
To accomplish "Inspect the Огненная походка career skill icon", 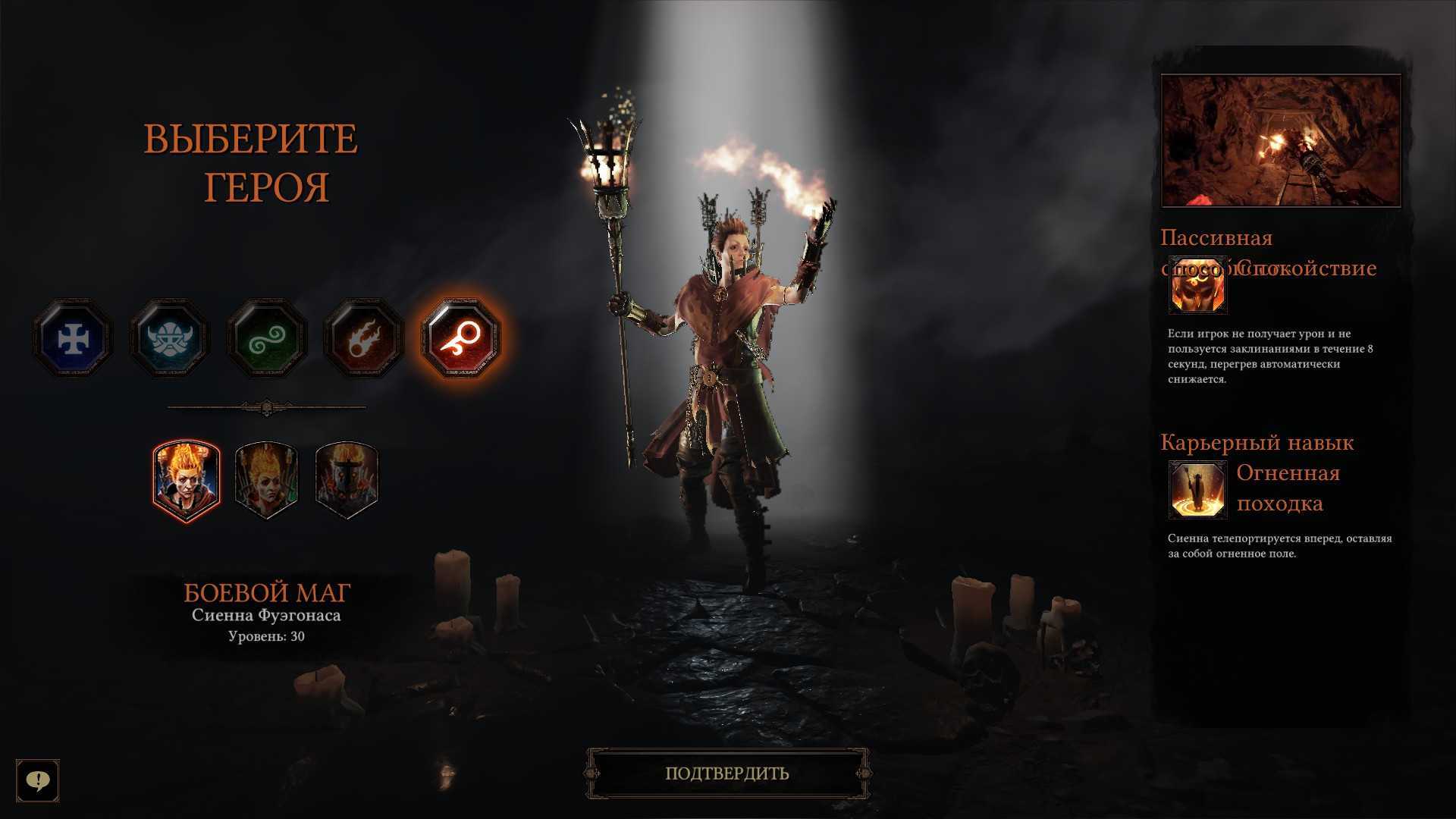I will 1197,490.
